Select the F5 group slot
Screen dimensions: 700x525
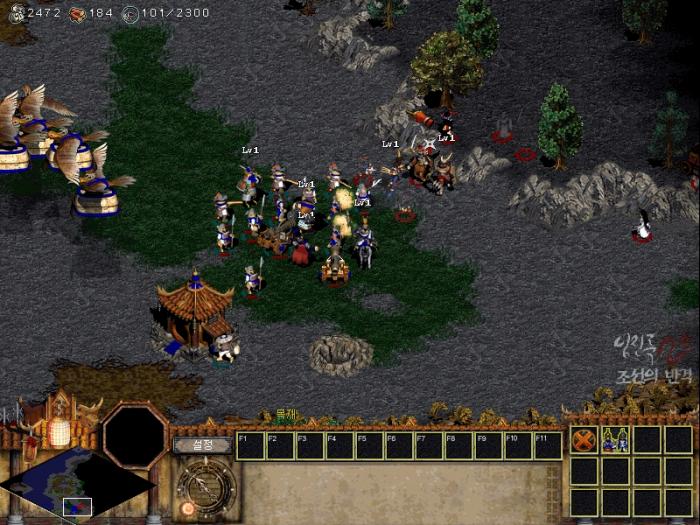[370, 446]
